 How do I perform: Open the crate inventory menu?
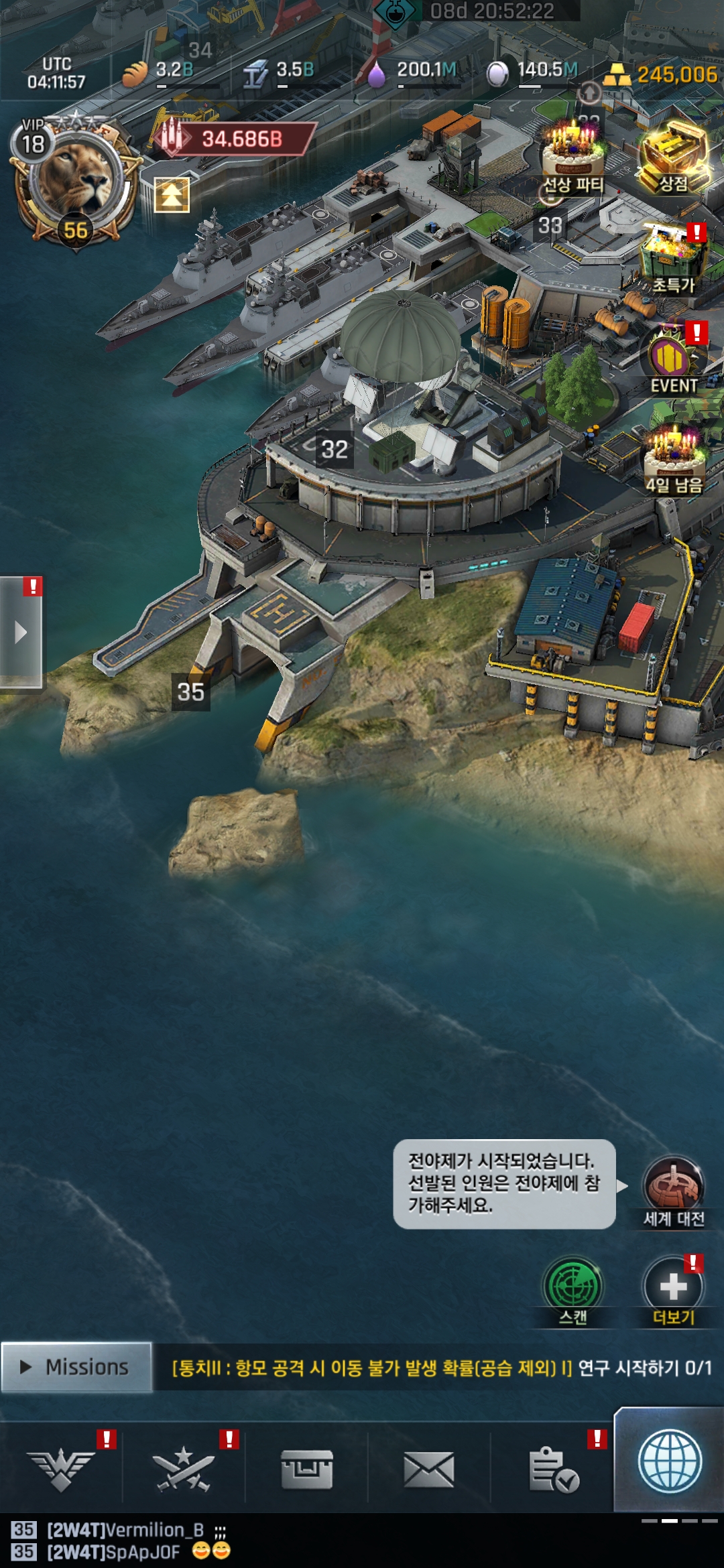[306, 1469]
